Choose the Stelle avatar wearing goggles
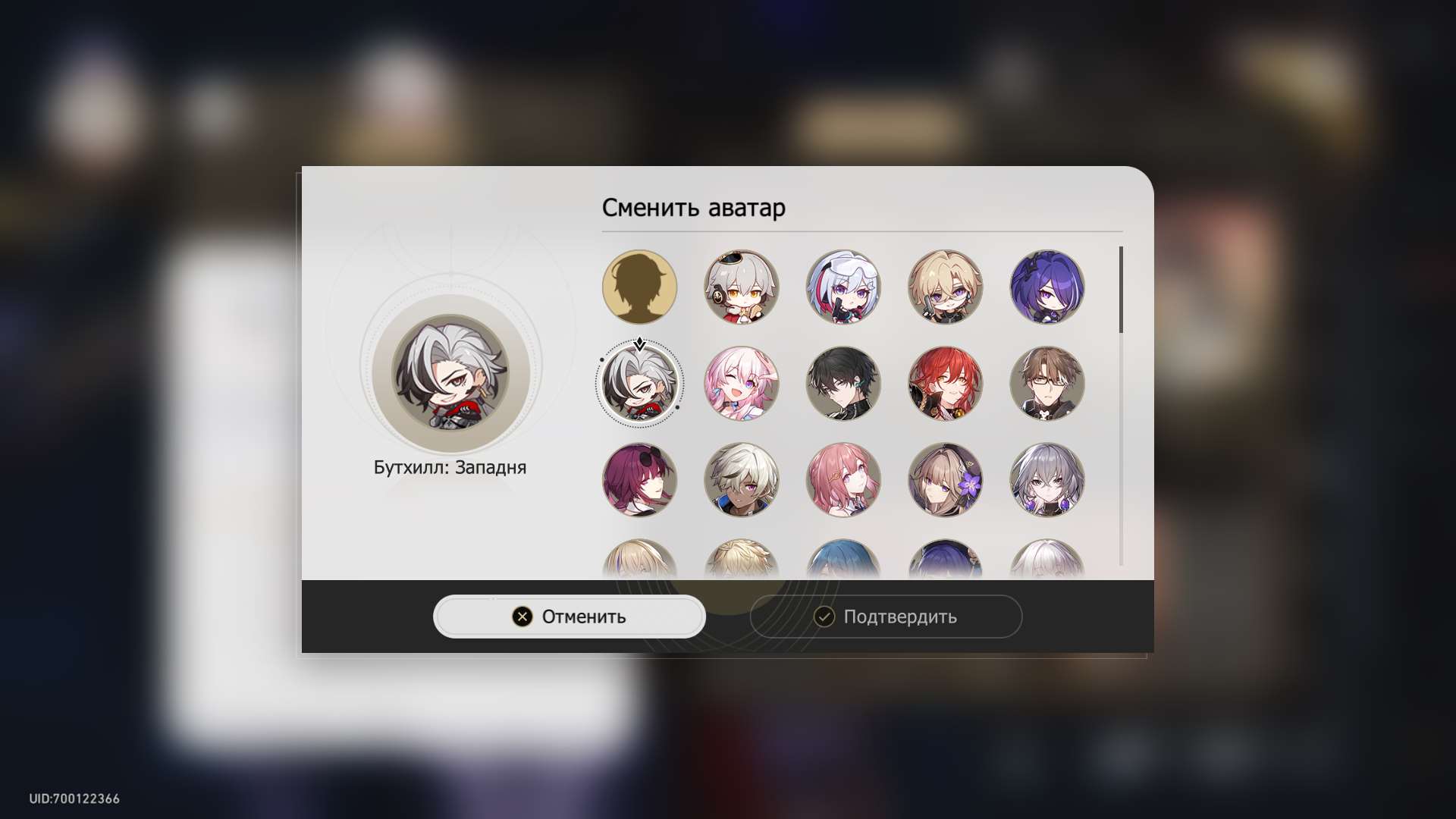 (x=843, y=287)
